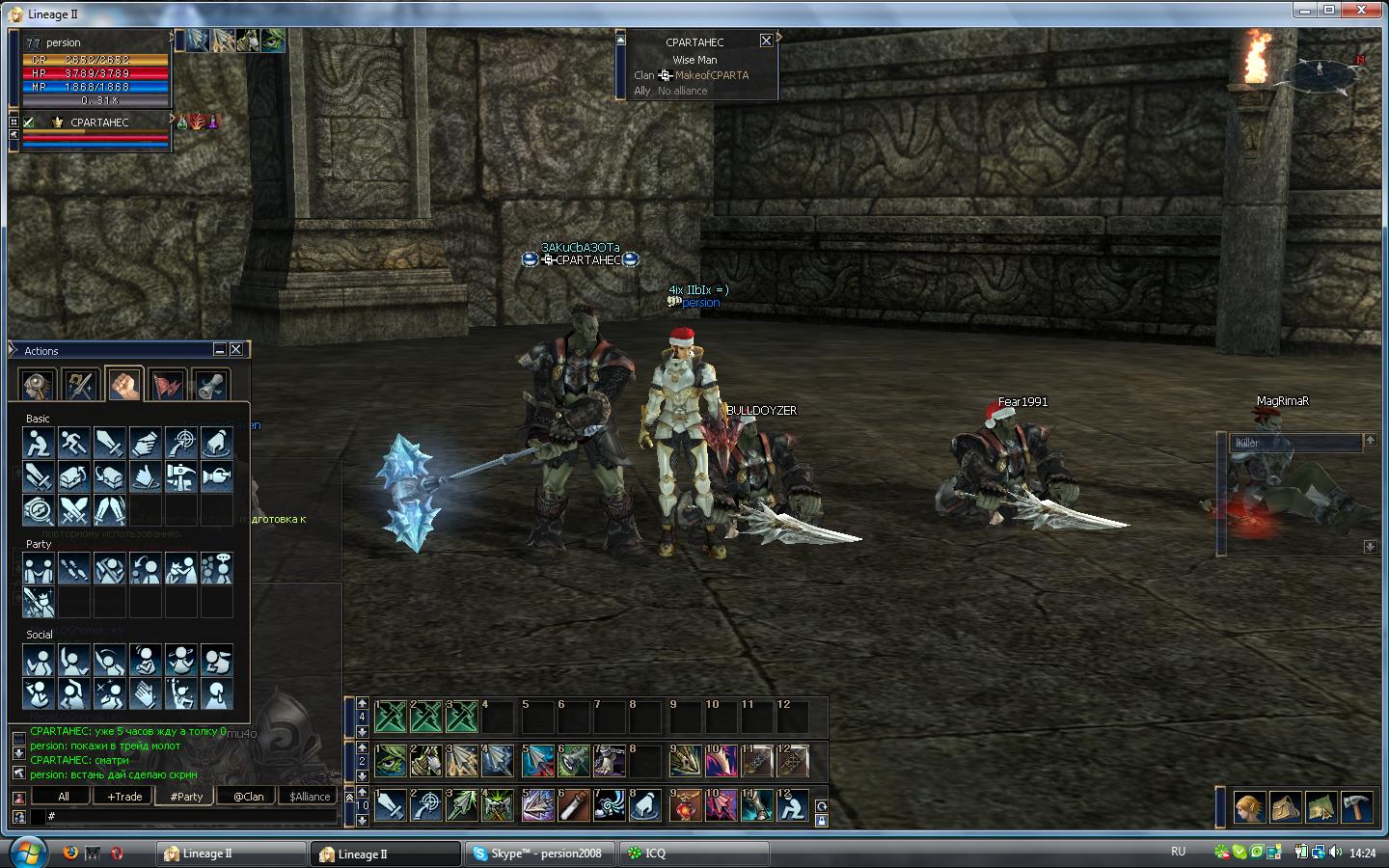
Task: Use the Sit/Stand basic action
Action: pyautogui.click(x=39, y=444)
